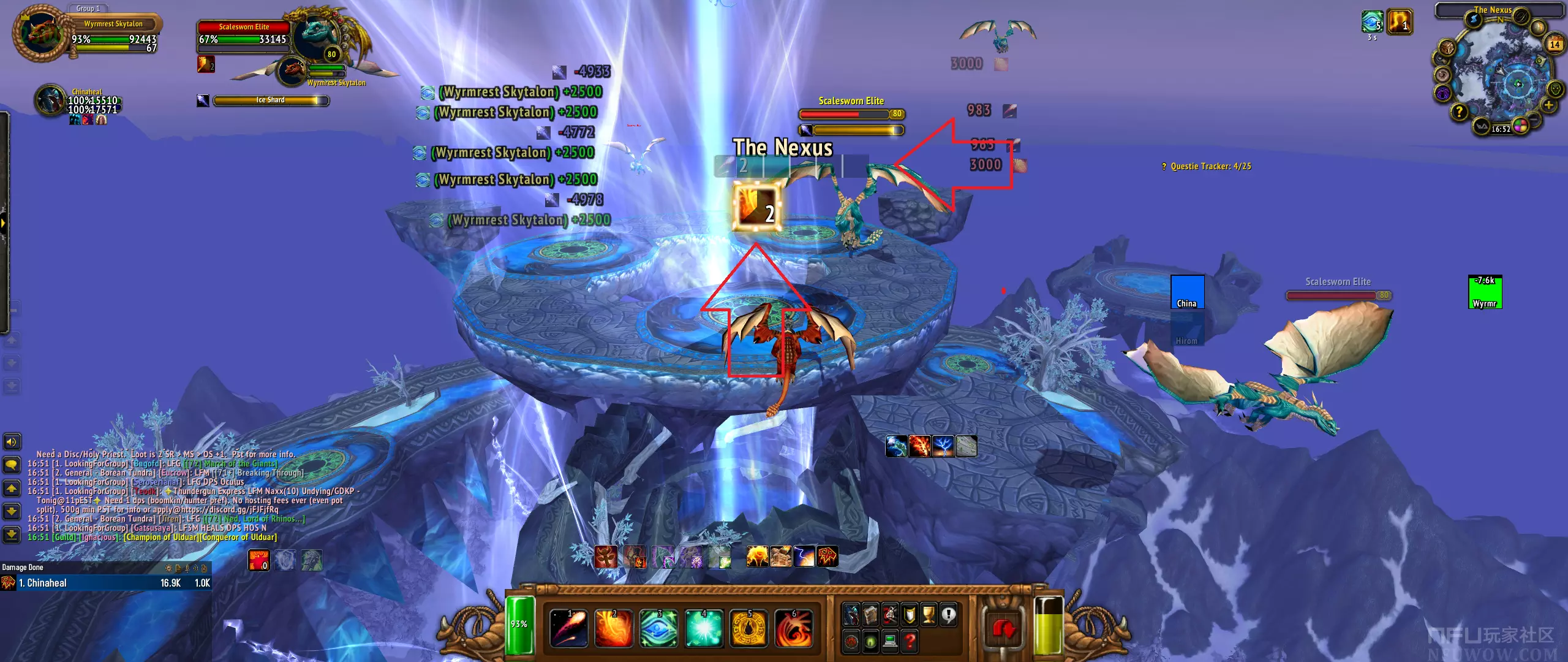This screenshot has height=662, width=1568.
Task: Open the achievements trophy micro button
Action: tap(929, 614)
